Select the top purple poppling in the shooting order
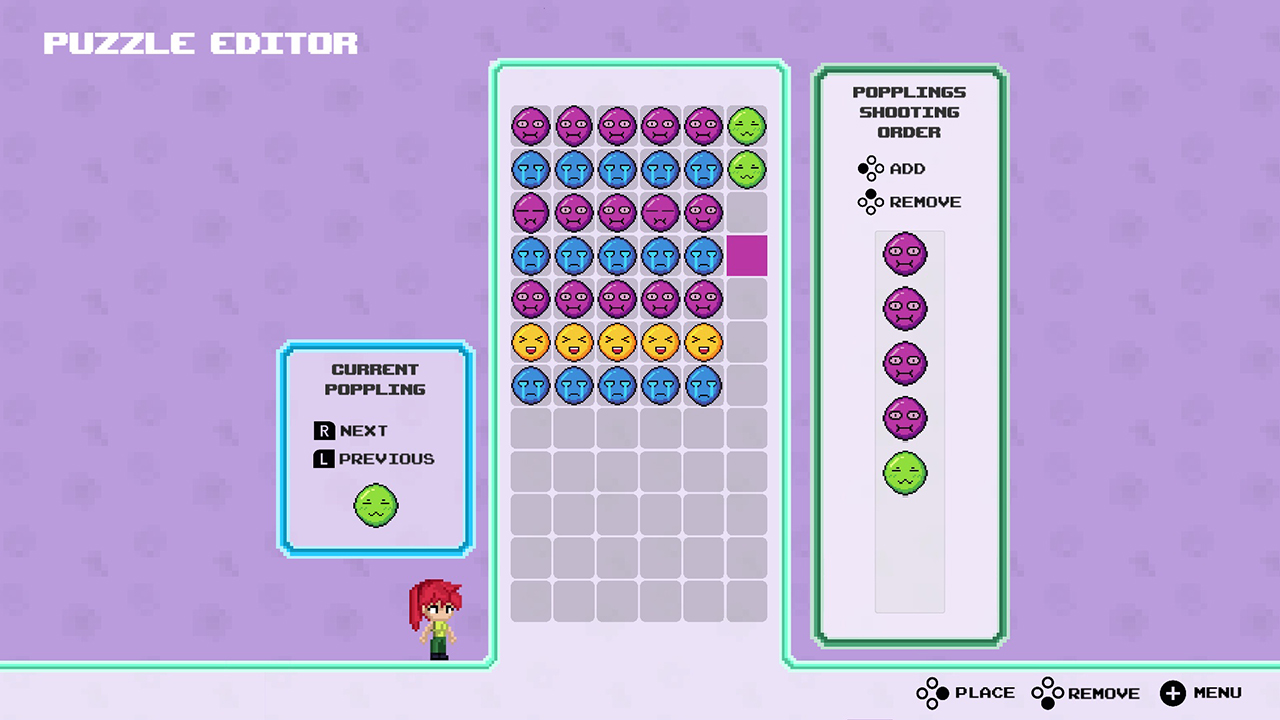Viewport: 1280px width, 720px height. coord(905,254)
